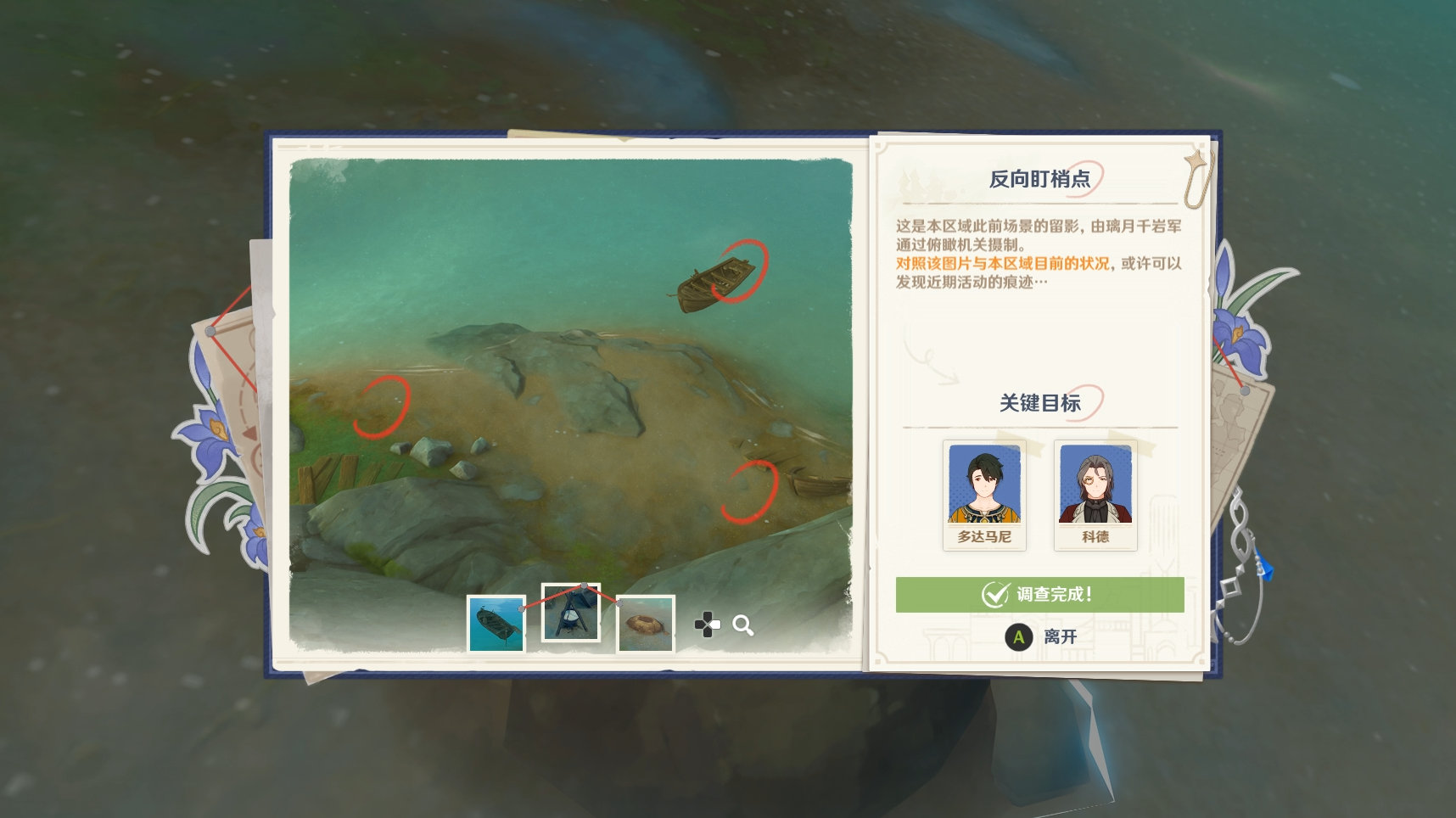The width and height of the screenshot is (1456, 818).
Task: Select the pin marker on the left map paper
Action: [209, 330]
